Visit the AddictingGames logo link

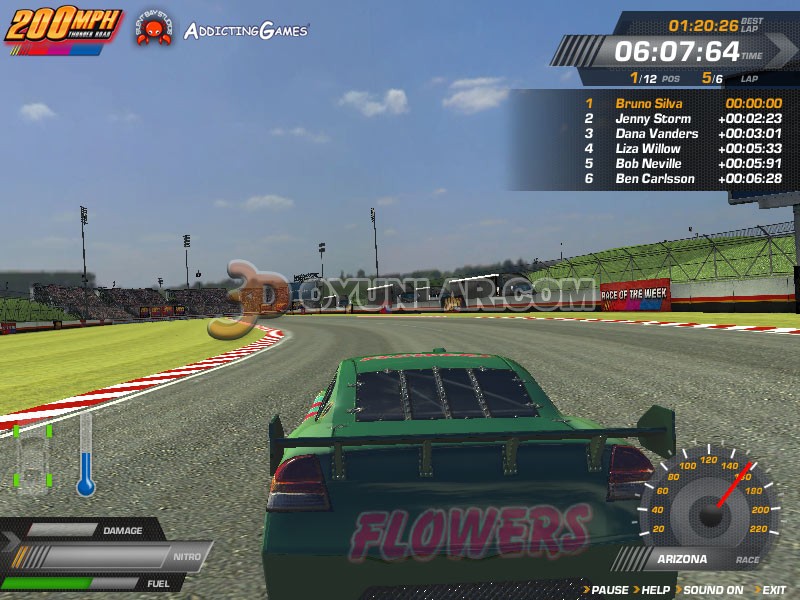(245, 30)
